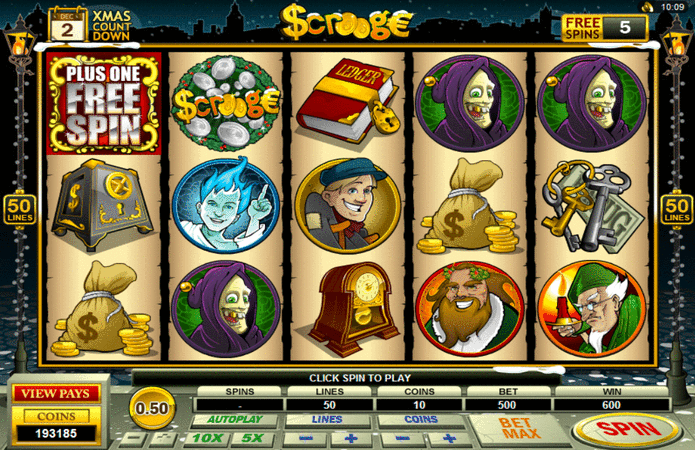Click the right 50 Lines indicator
The height and width of the screenshot is (450, 695).
coord(677,209)
